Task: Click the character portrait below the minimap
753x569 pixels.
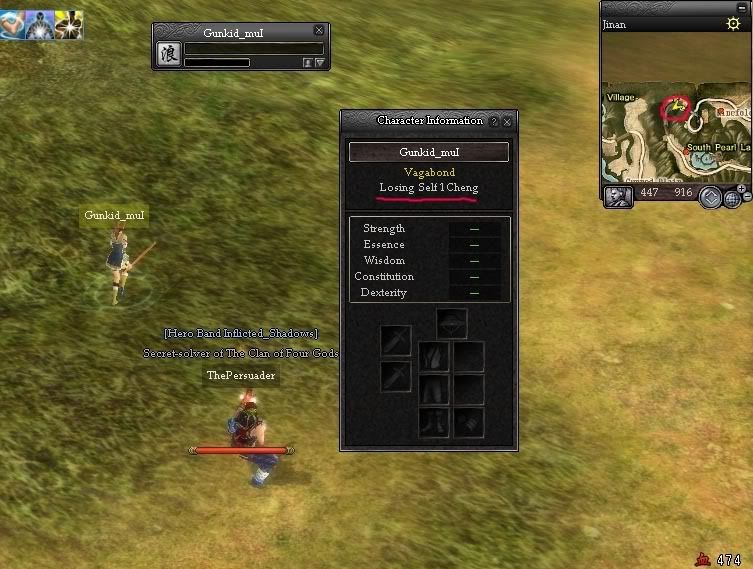Action: (618, 195)
